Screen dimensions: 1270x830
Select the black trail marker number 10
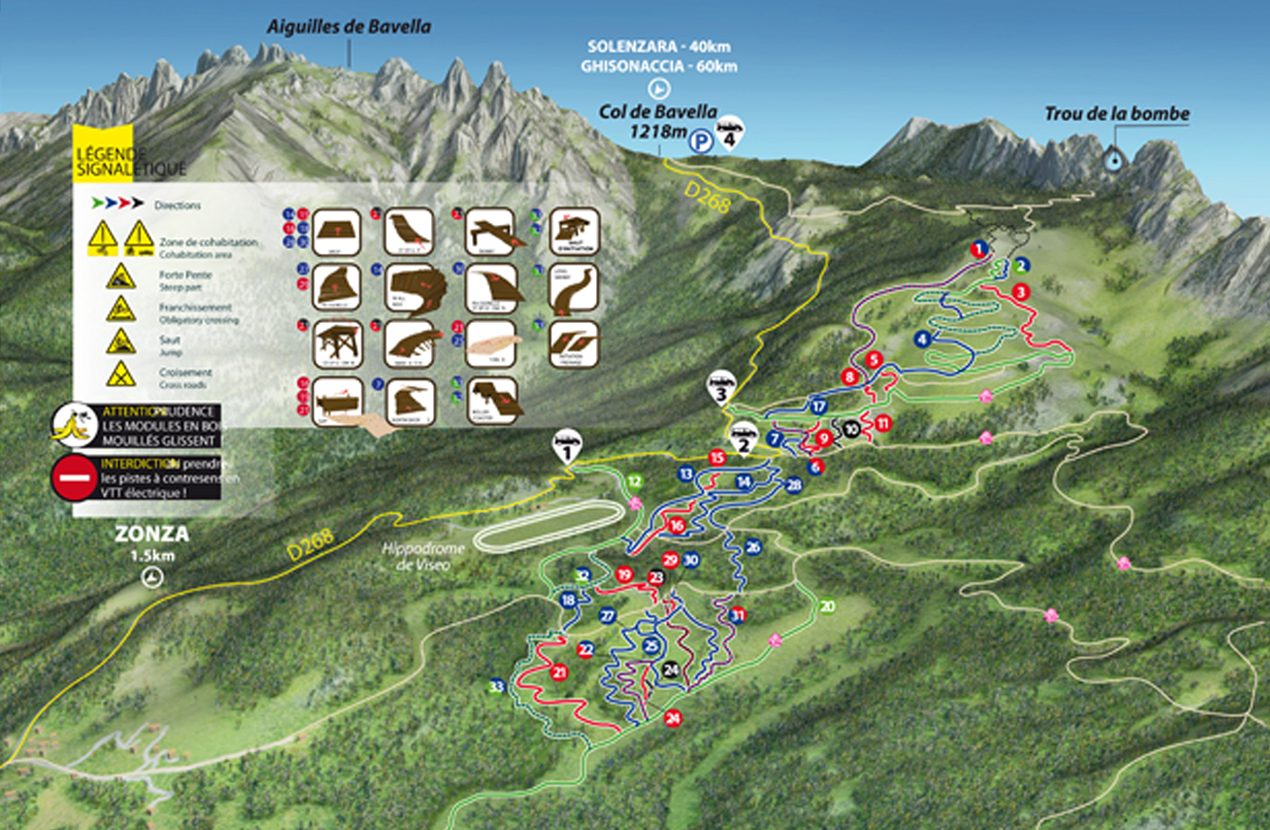[x=850, y=428]
